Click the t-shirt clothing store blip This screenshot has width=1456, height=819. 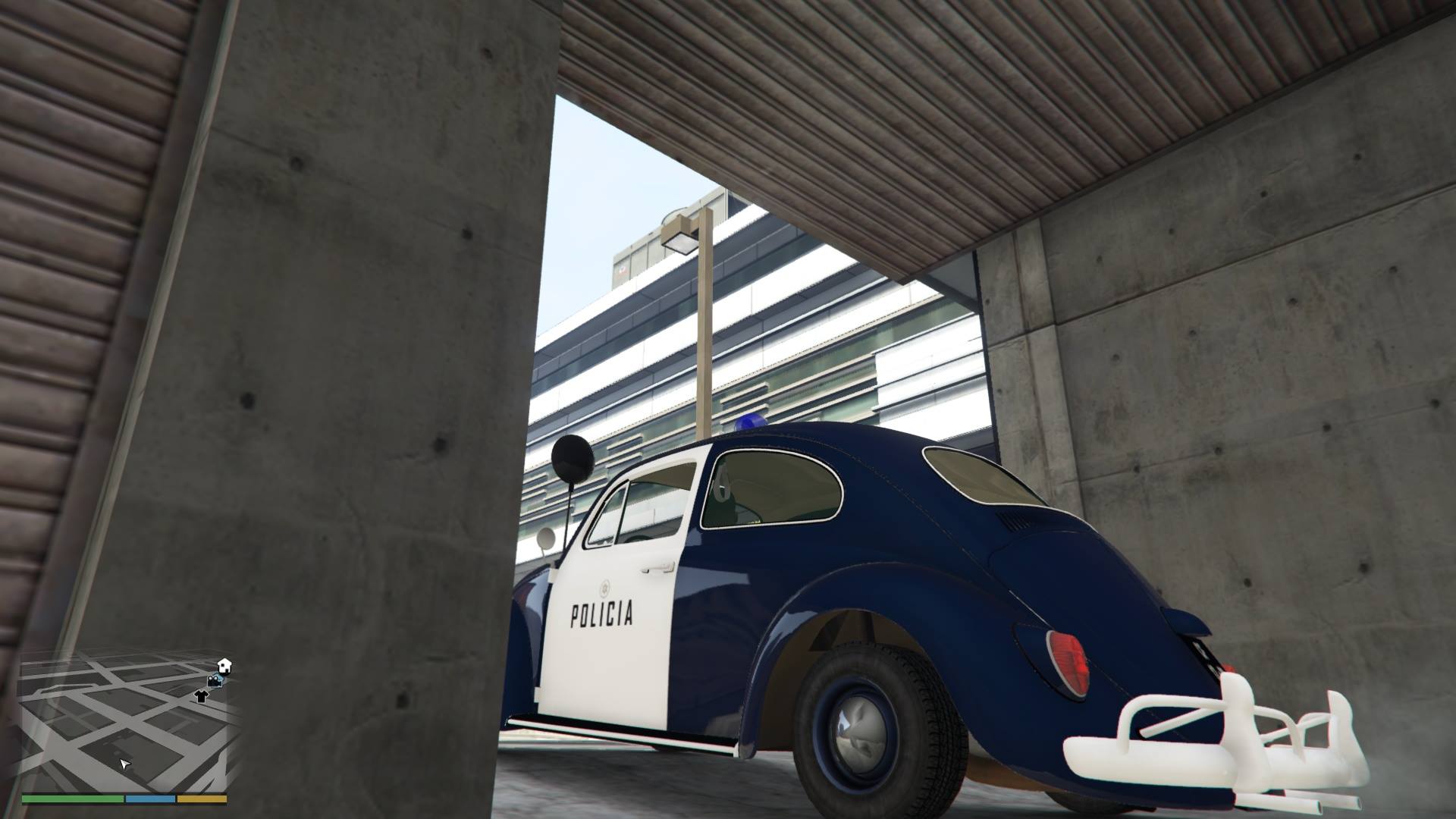(201, 695)
